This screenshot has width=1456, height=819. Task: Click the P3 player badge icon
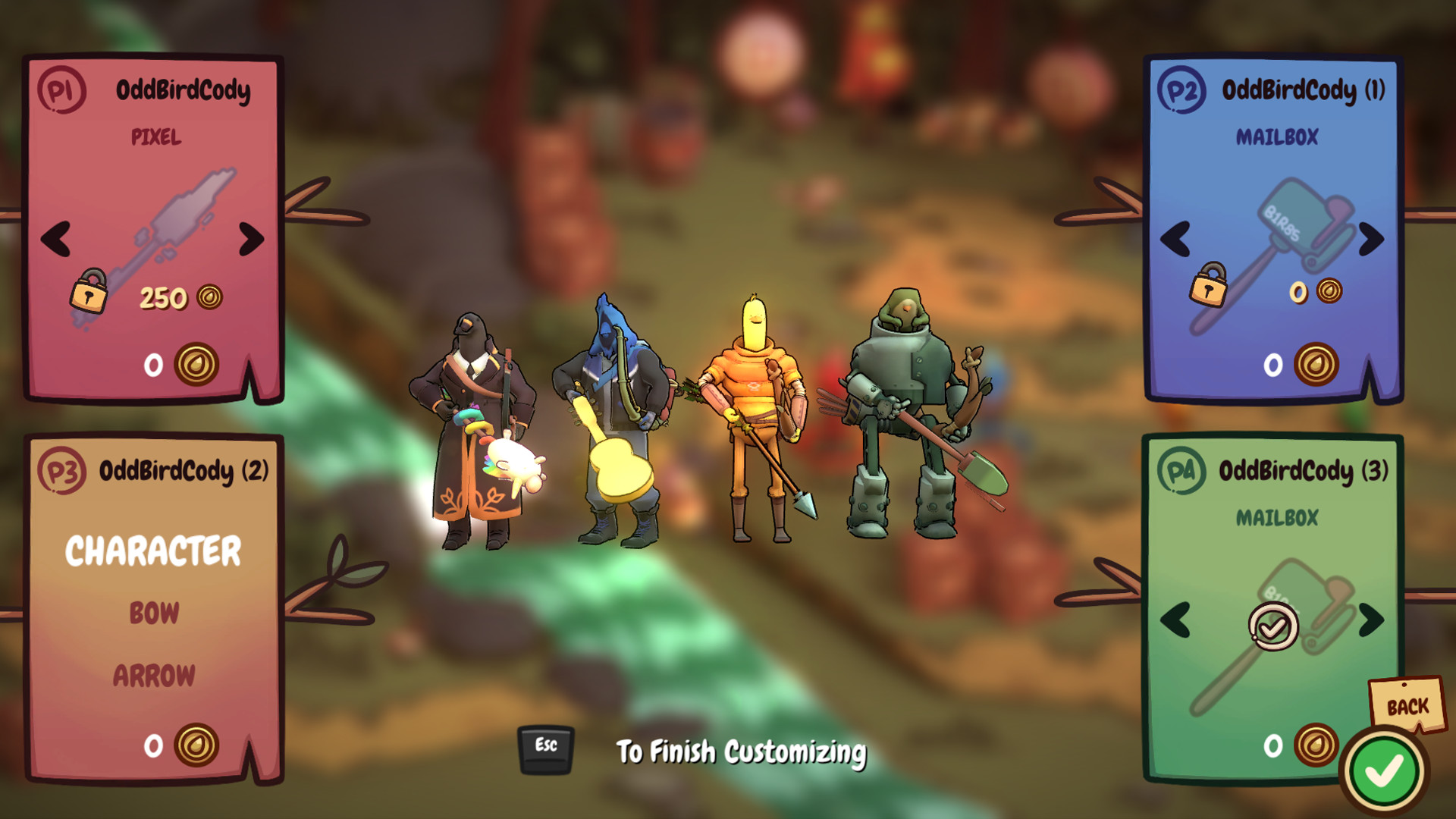tap(64, 470)
